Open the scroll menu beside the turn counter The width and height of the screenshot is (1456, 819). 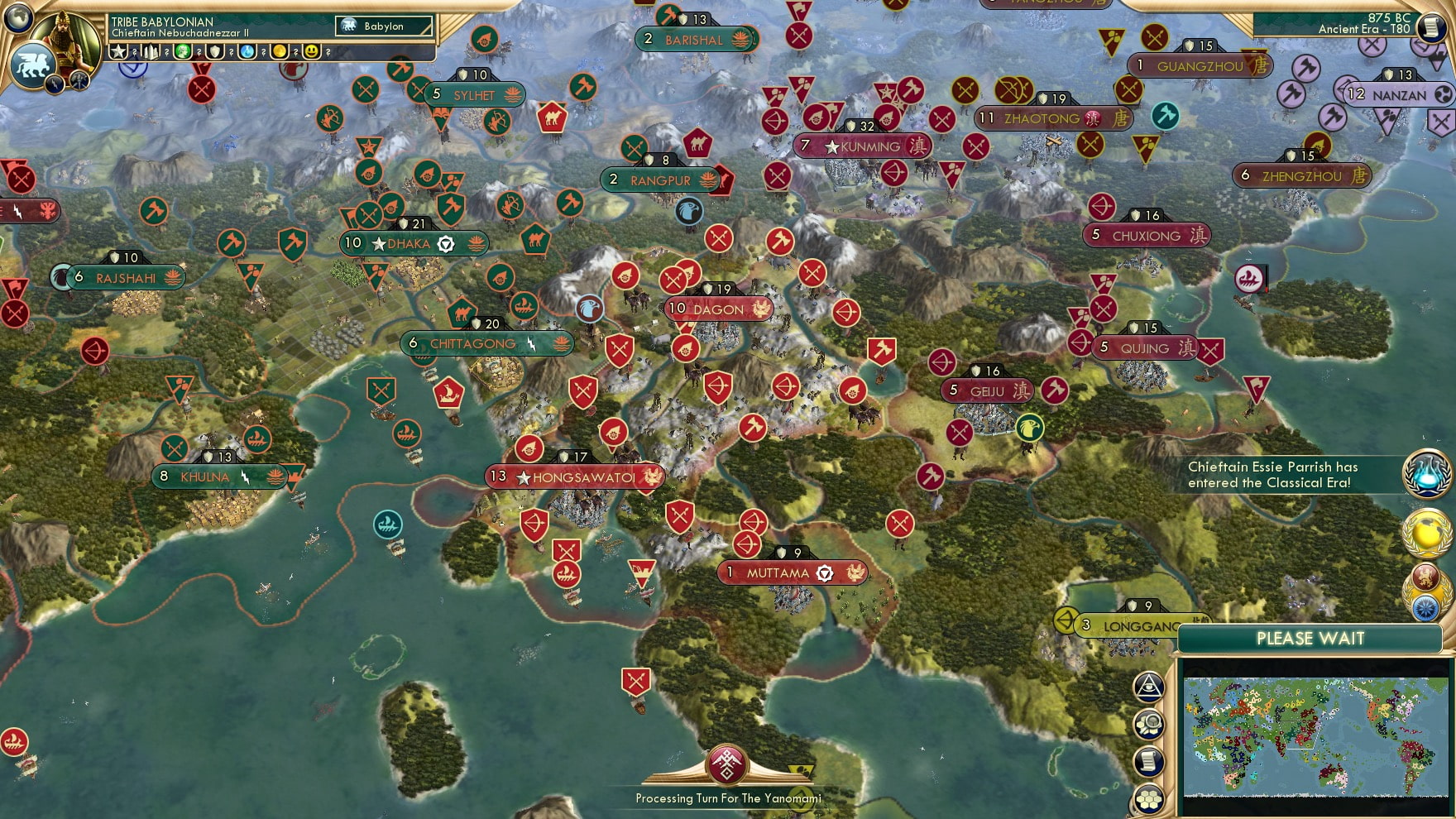(1432, 26)
